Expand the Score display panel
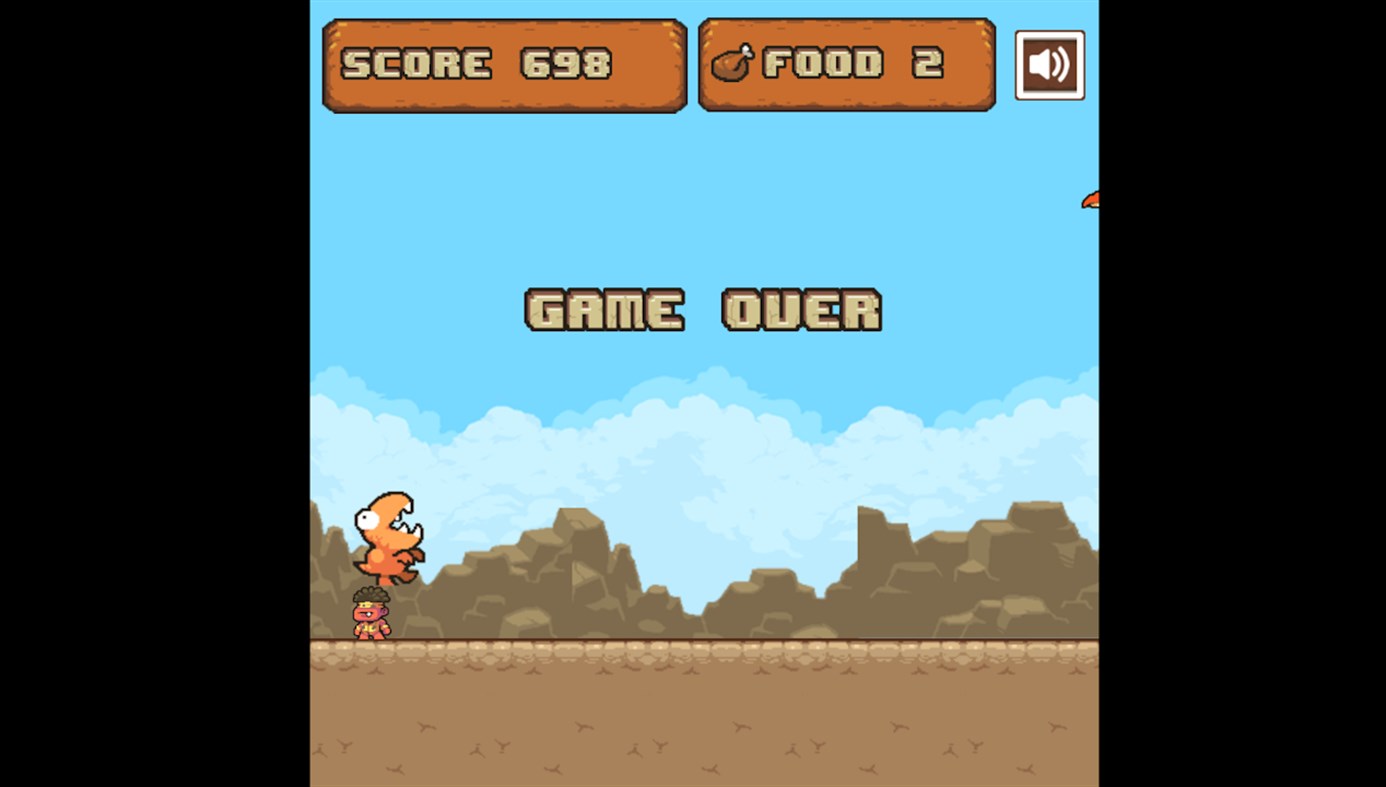Viewport: 1386px width, 787px height. 504,64
